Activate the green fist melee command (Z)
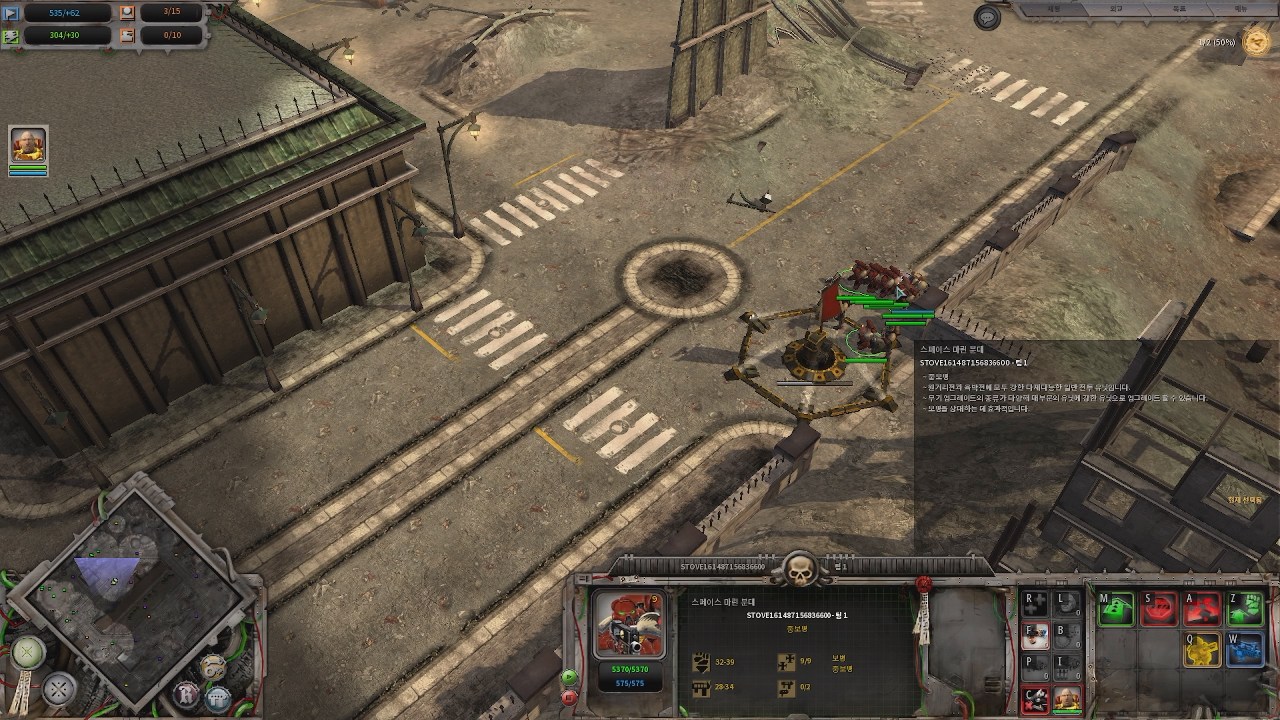 (x=1246, y=608)
